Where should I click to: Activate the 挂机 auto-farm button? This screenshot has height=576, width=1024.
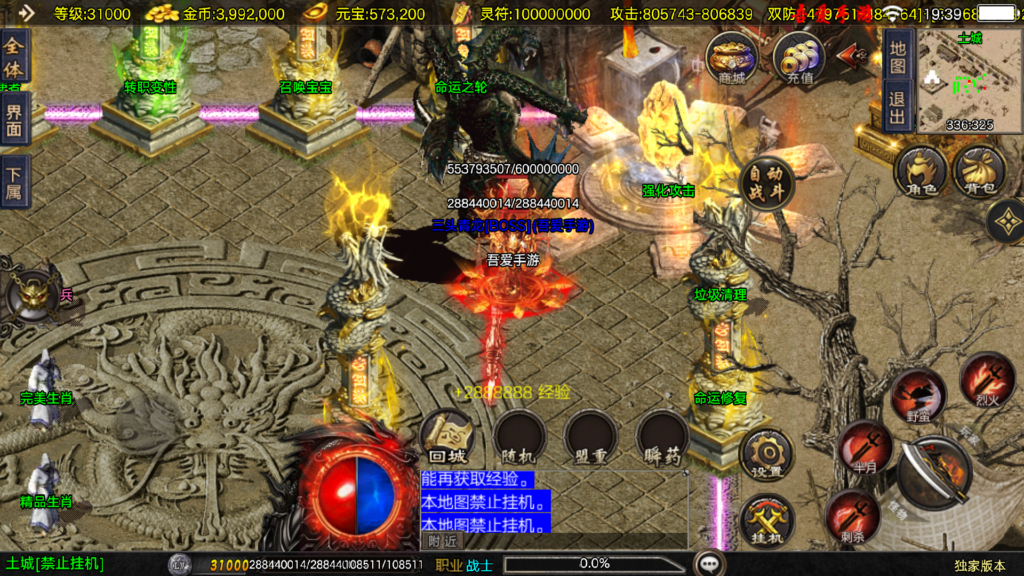(767, 520)
